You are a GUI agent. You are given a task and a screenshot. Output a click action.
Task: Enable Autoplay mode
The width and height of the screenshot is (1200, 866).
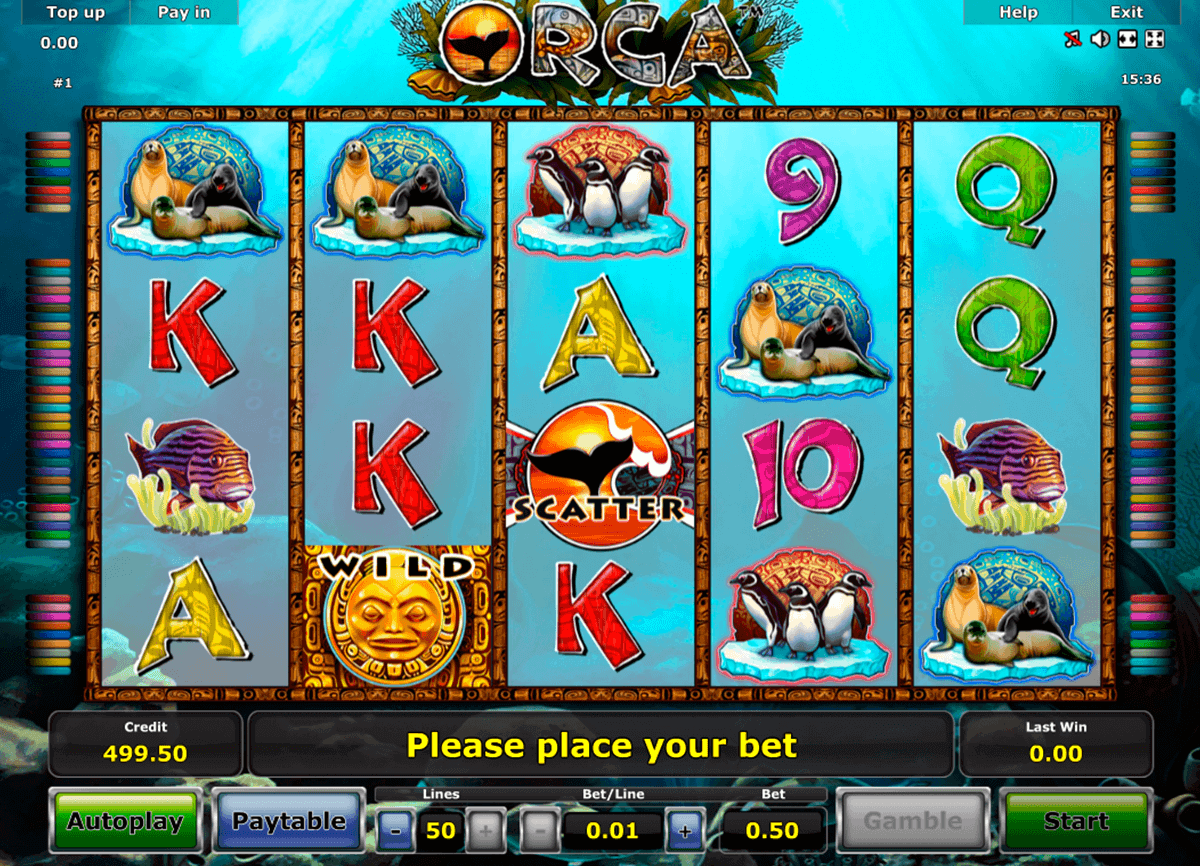coord(125,822)
